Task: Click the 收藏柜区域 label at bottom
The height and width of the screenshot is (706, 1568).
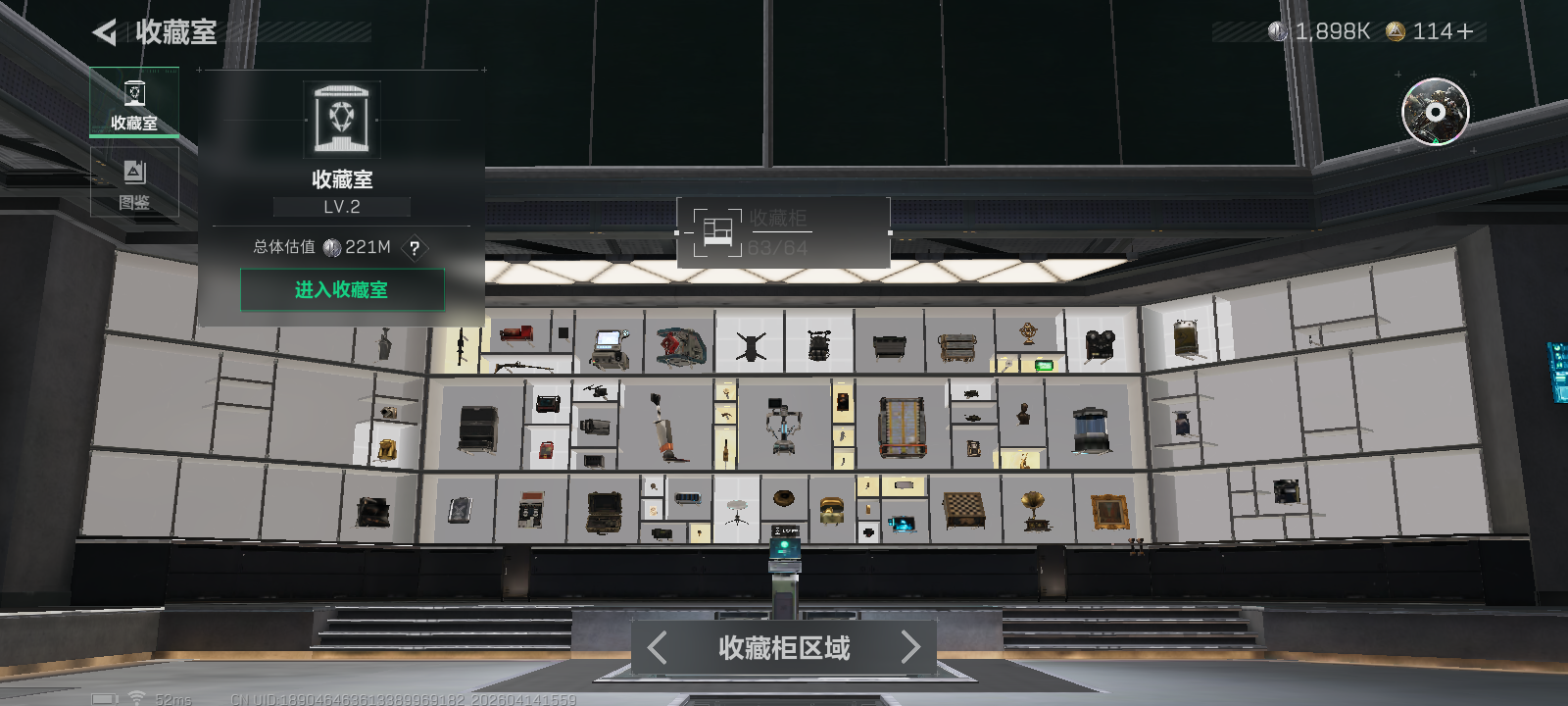Action: [783, 648]
